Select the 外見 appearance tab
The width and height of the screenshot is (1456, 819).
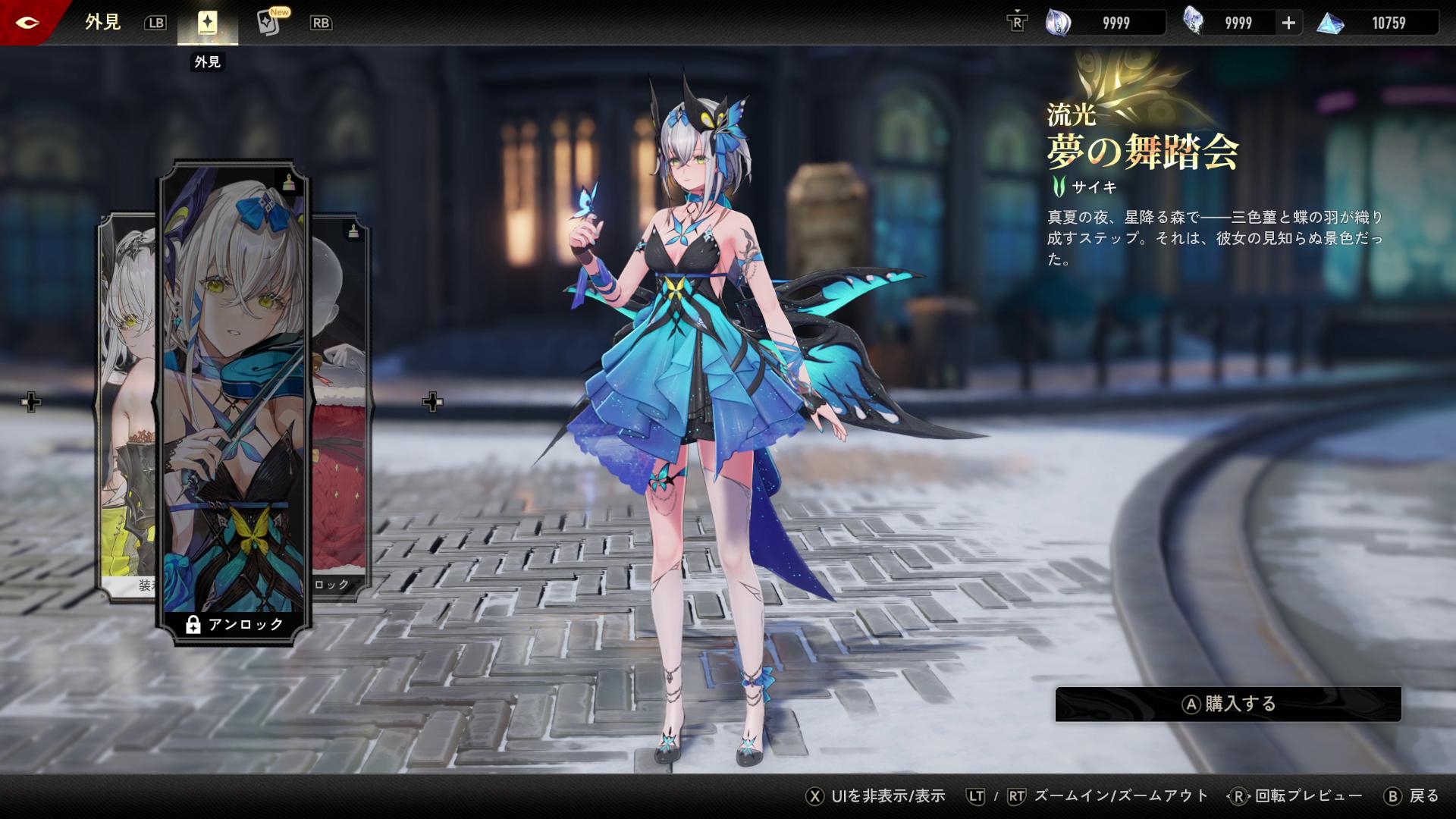pos(207,23)
